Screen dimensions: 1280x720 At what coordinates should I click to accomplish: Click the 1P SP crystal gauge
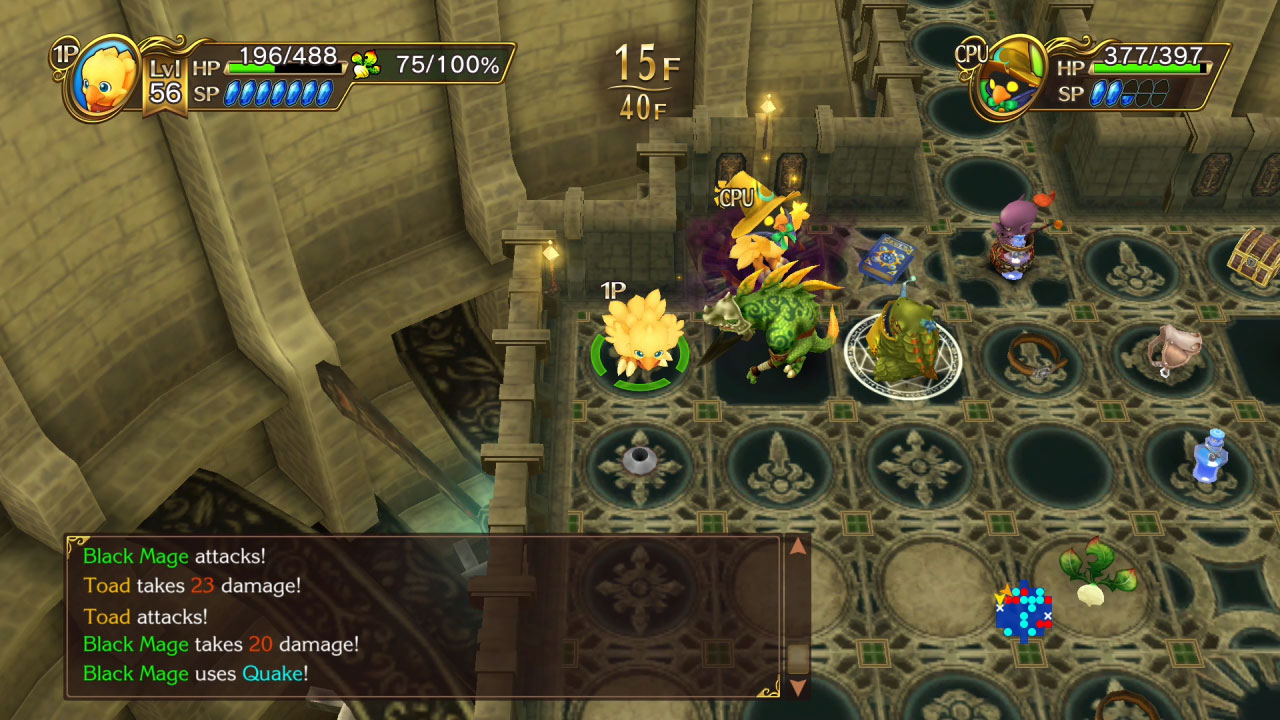click(x=282, y=93)
